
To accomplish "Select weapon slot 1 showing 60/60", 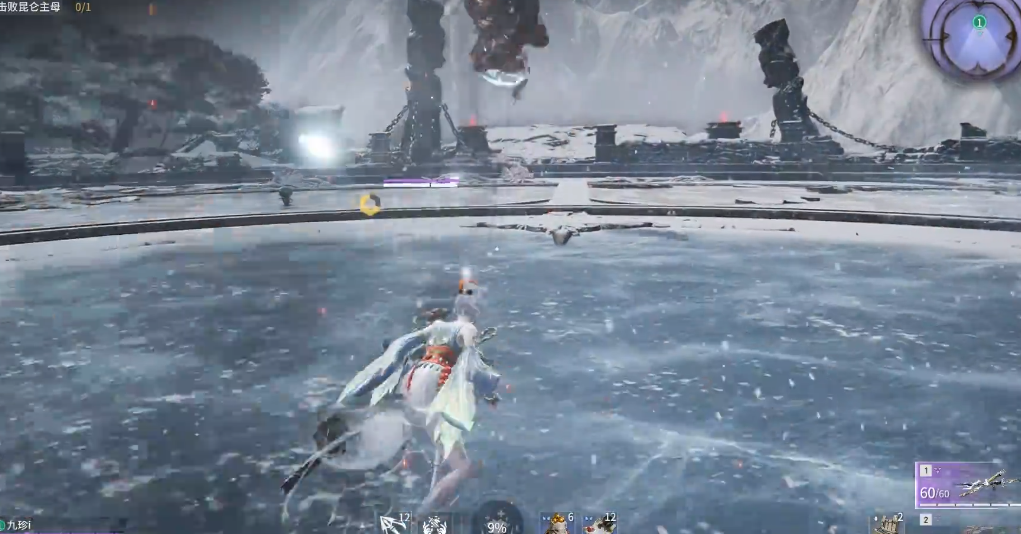I will click(966, 486).
